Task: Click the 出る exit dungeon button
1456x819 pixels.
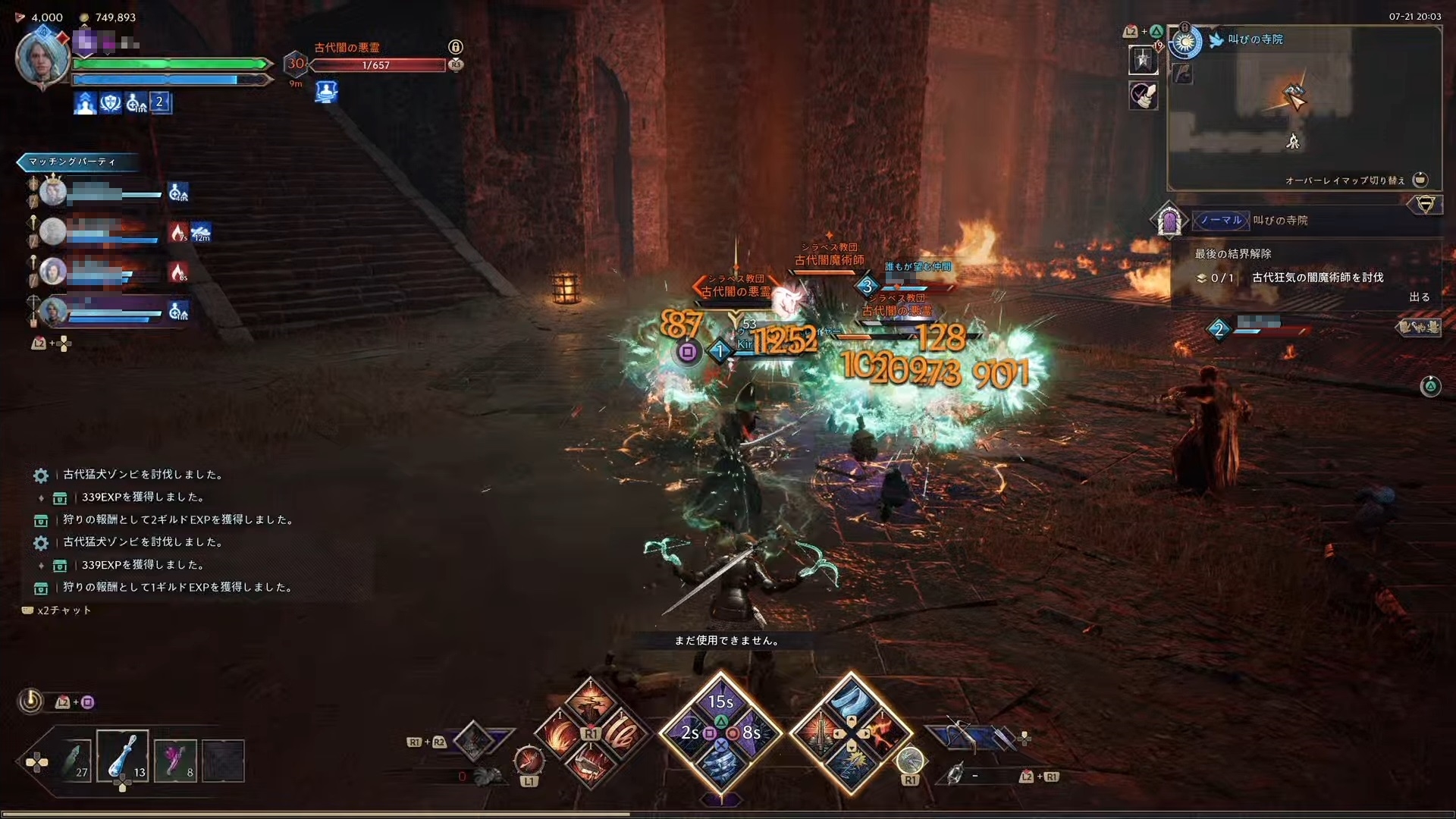Action: pyautogui.click(x=1419, y=297)
